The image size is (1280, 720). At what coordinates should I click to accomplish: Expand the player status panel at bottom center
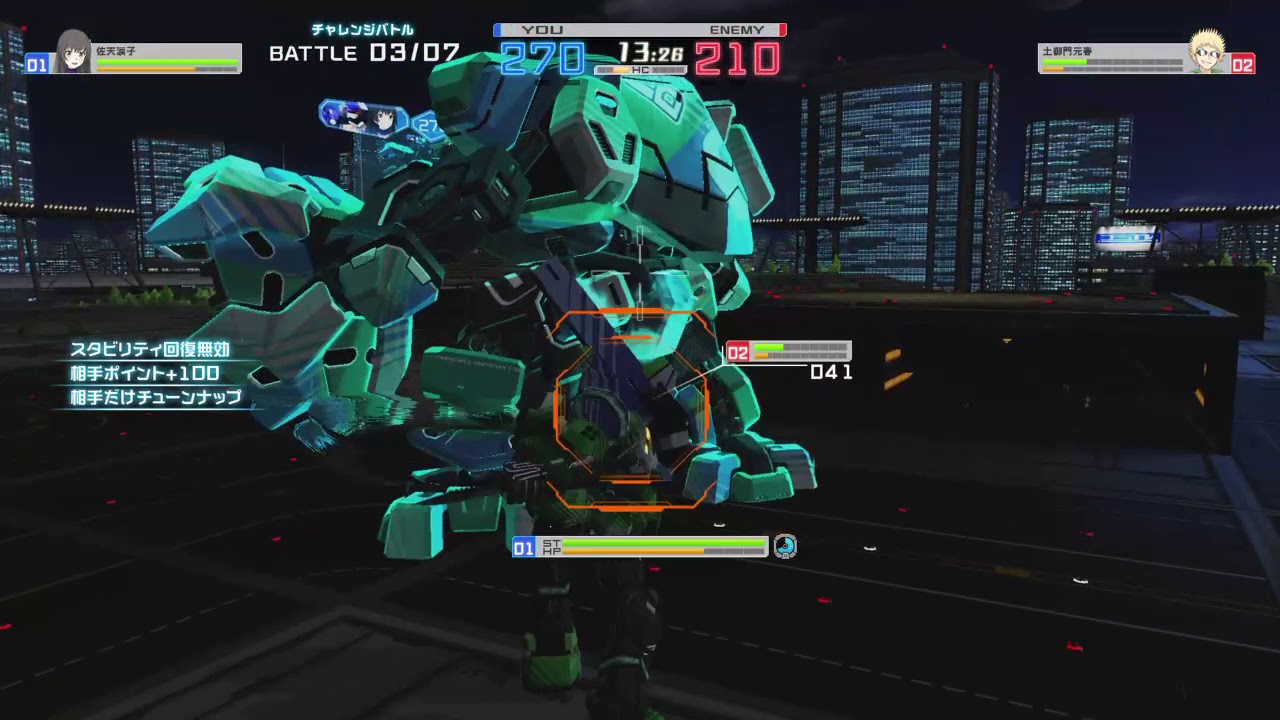tap(640, 547)
